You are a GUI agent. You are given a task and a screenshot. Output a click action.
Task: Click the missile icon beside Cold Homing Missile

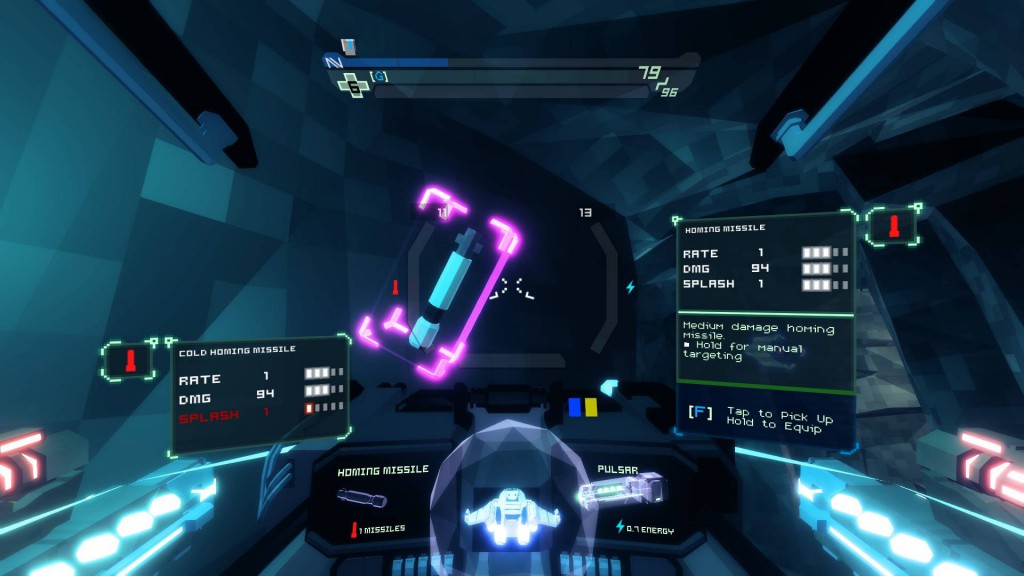pos(128,360)
